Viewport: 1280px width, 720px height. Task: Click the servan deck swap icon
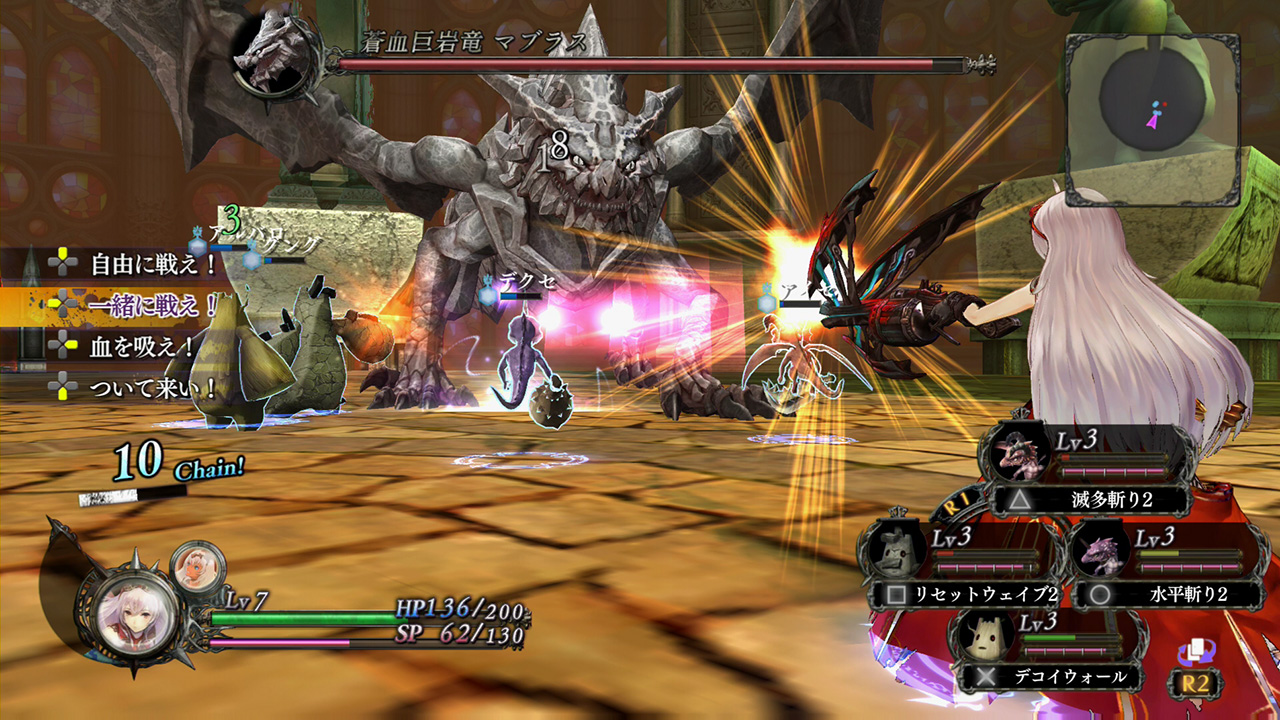pos(1195,653)
